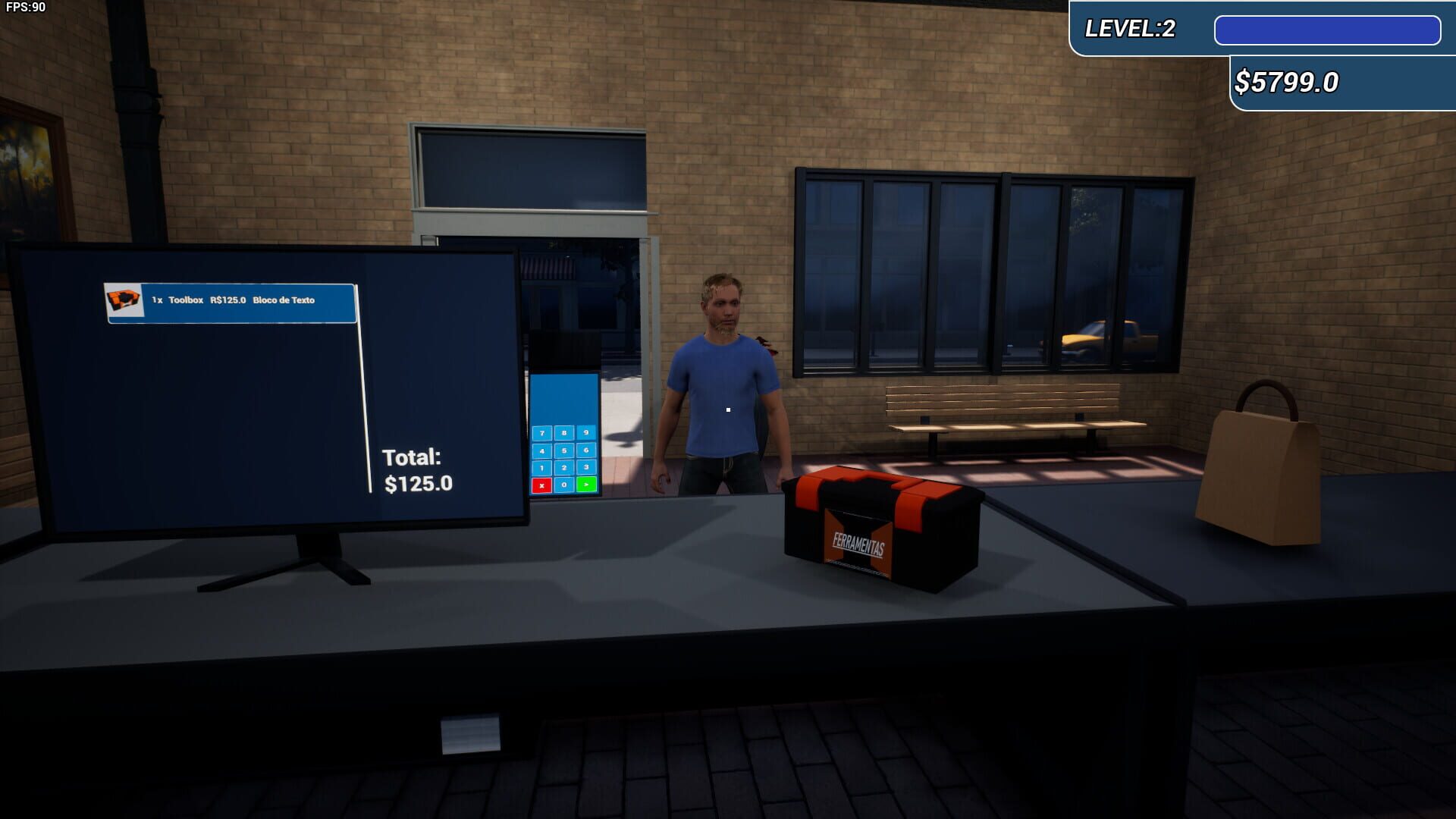Viewport: 1456px width, 819px height.
Task: Click the Toolbox thumbnail in the cart item
Action: click(123, 300)
